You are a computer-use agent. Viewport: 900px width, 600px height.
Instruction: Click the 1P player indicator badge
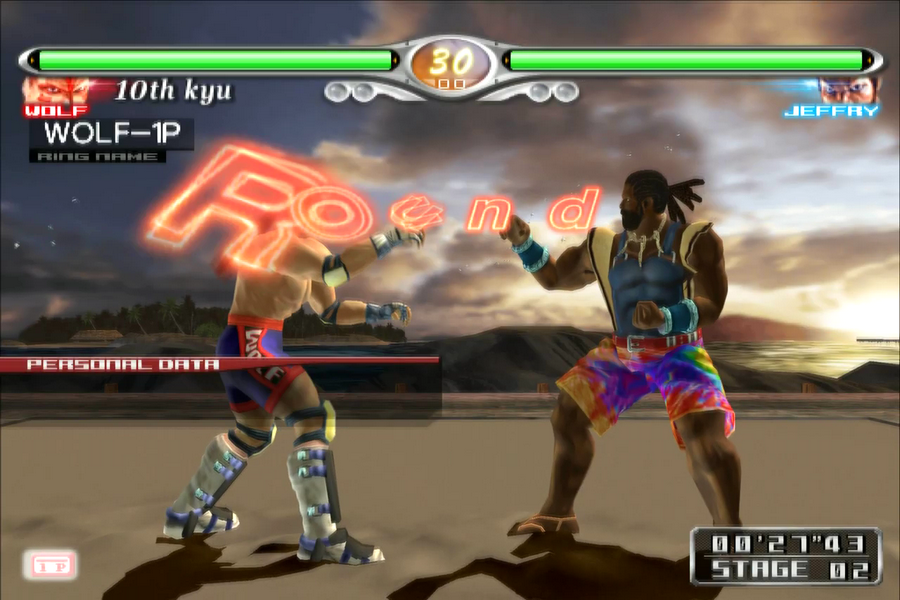click(x=48, y=565)
